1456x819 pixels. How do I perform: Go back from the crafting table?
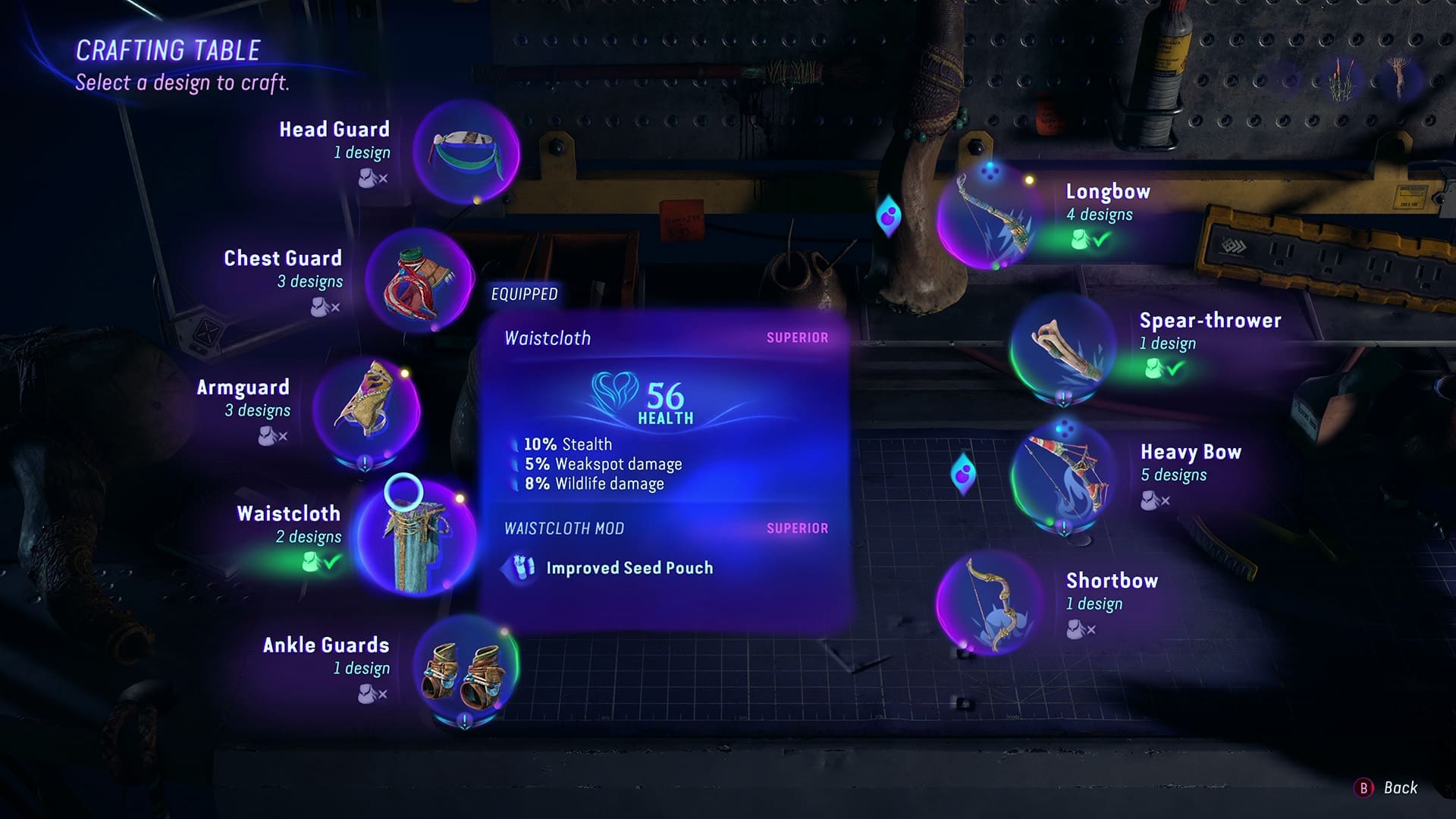pyautogui.click(x=1386, y=788)
